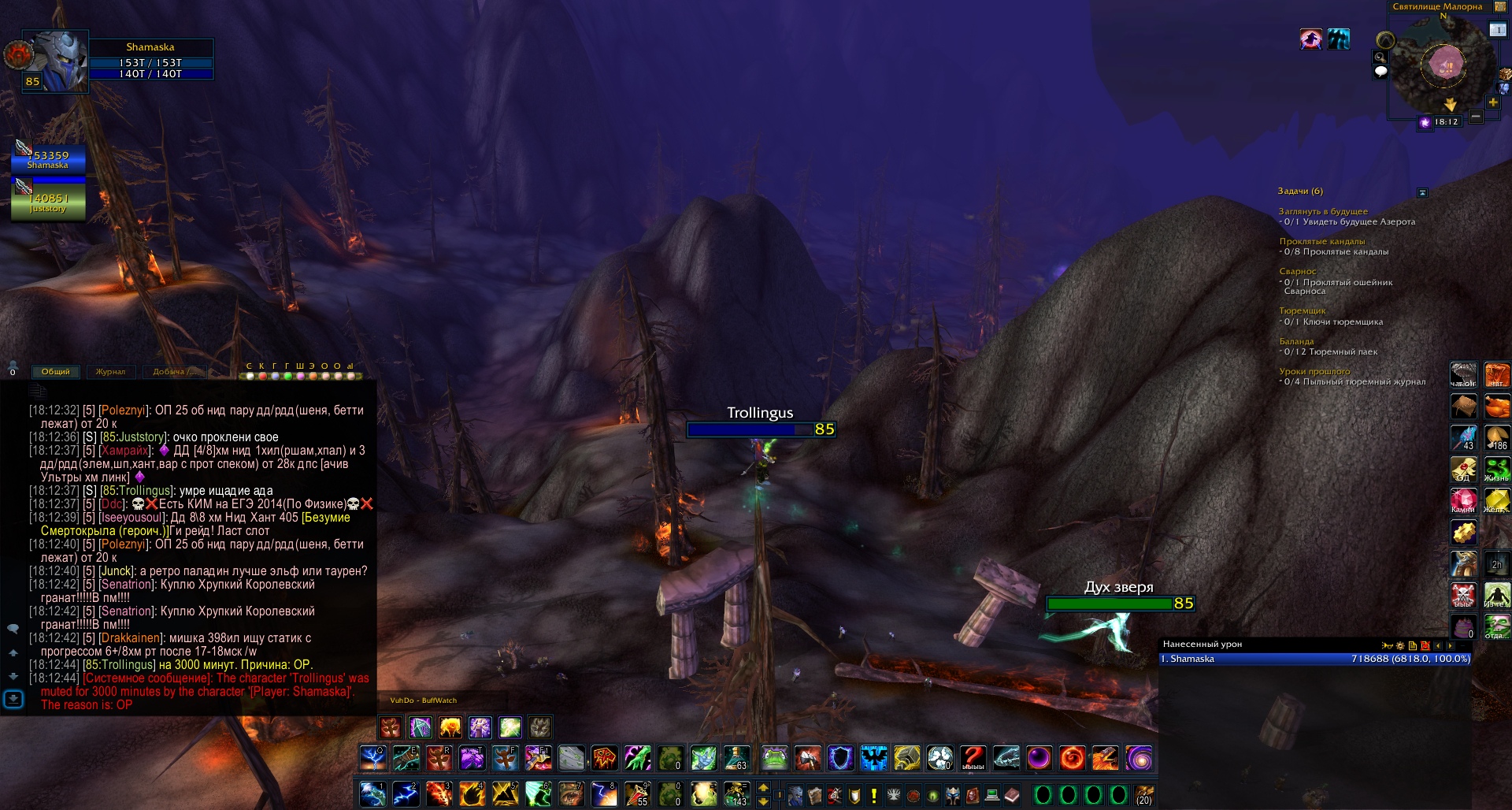Viewport: 1512px width, 810px height.
Task: Open the Проклятые кандалы quest entry
Action: 1321,241
